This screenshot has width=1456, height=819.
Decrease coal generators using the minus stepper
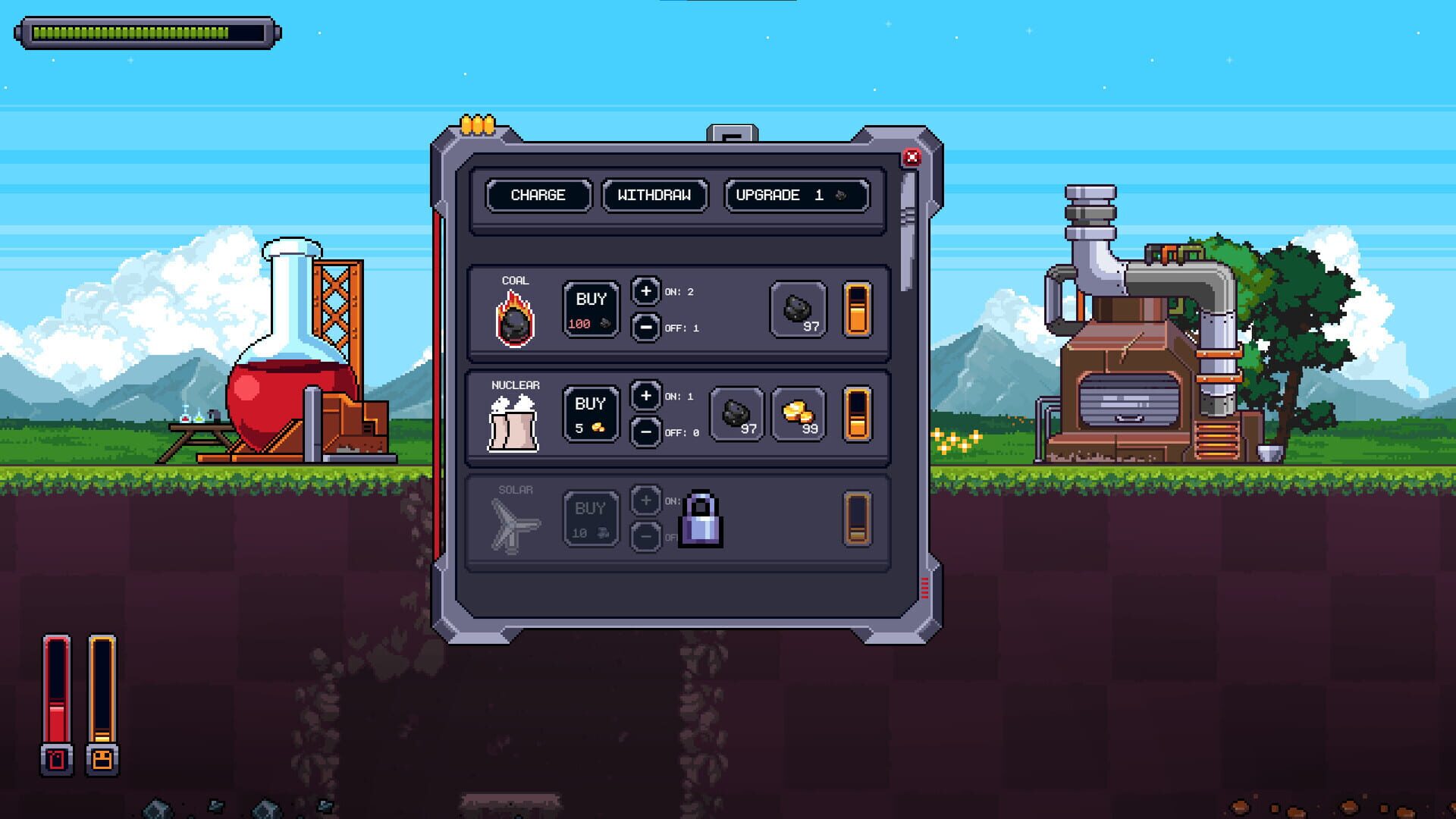(x=645, y=328)
